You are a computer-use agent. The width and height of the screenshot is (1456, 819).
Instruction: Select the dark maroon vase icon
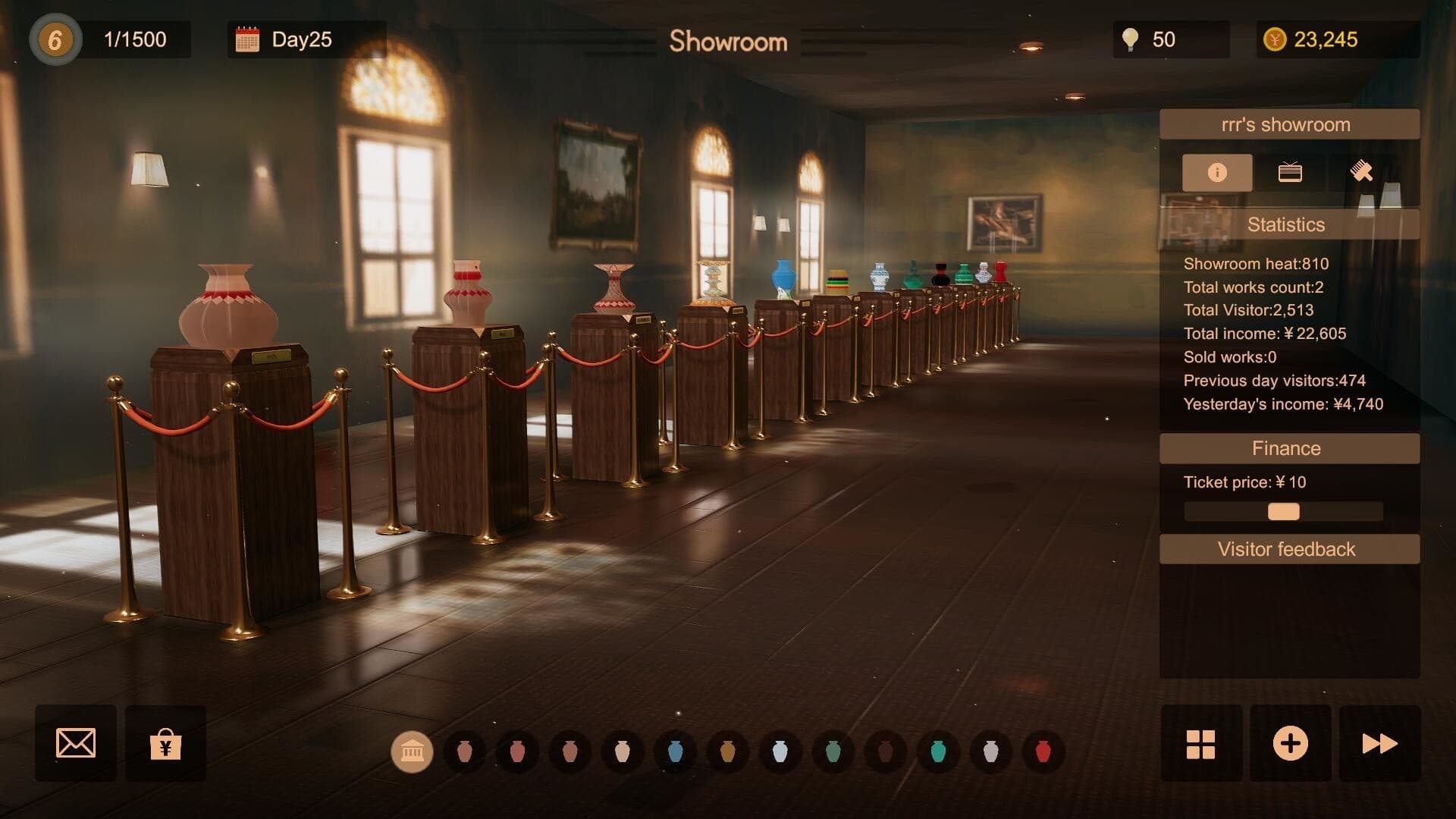tap(885, 752)
